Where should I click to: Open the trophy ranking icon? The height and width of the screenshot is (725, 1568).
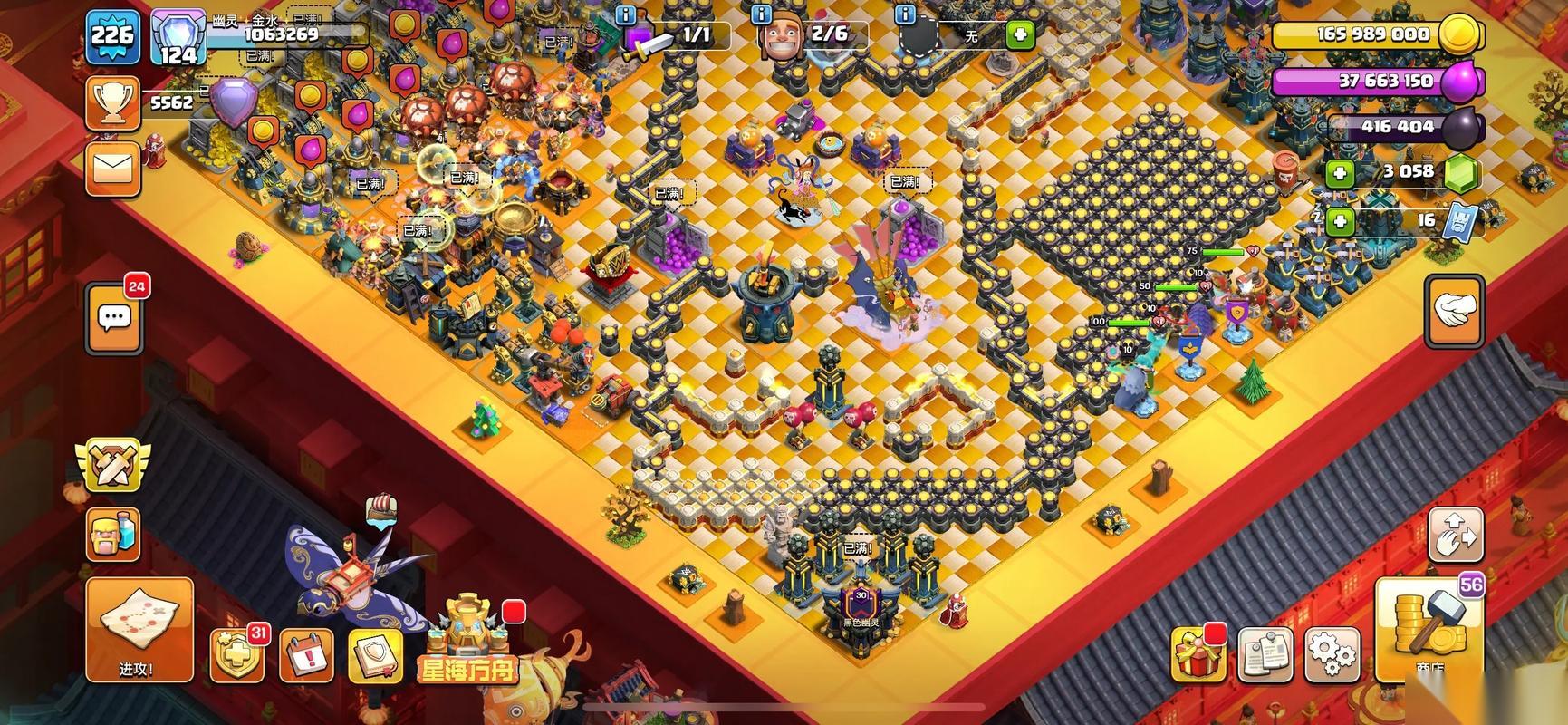112,102
